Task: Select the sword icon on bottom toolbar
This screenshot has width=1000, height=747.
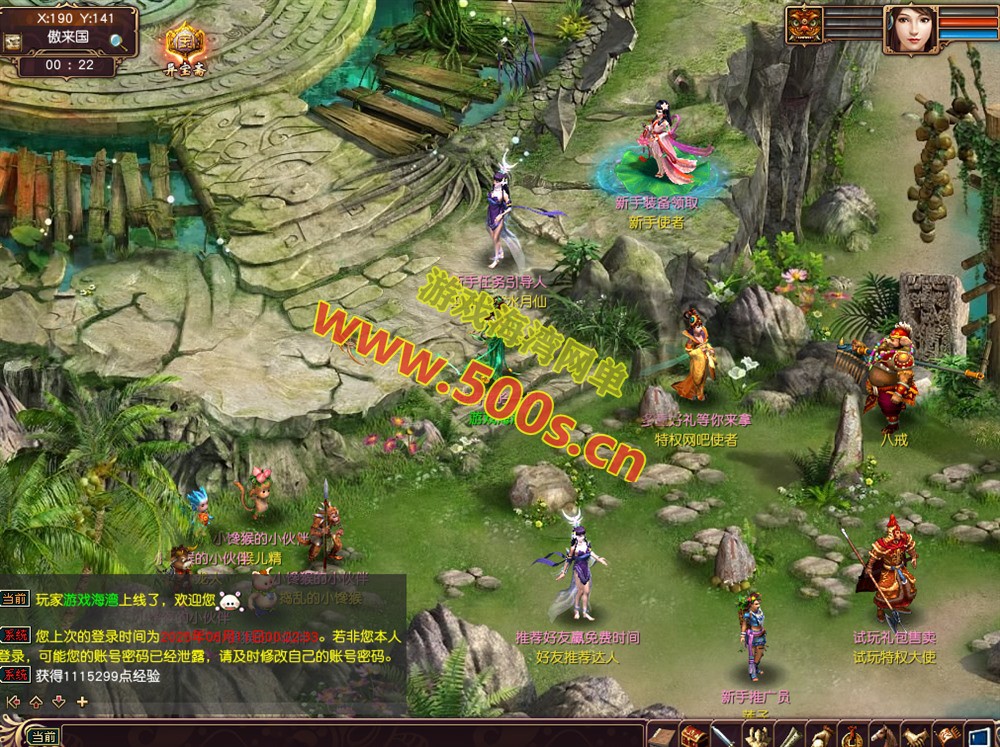Action: tap(723, 737)
